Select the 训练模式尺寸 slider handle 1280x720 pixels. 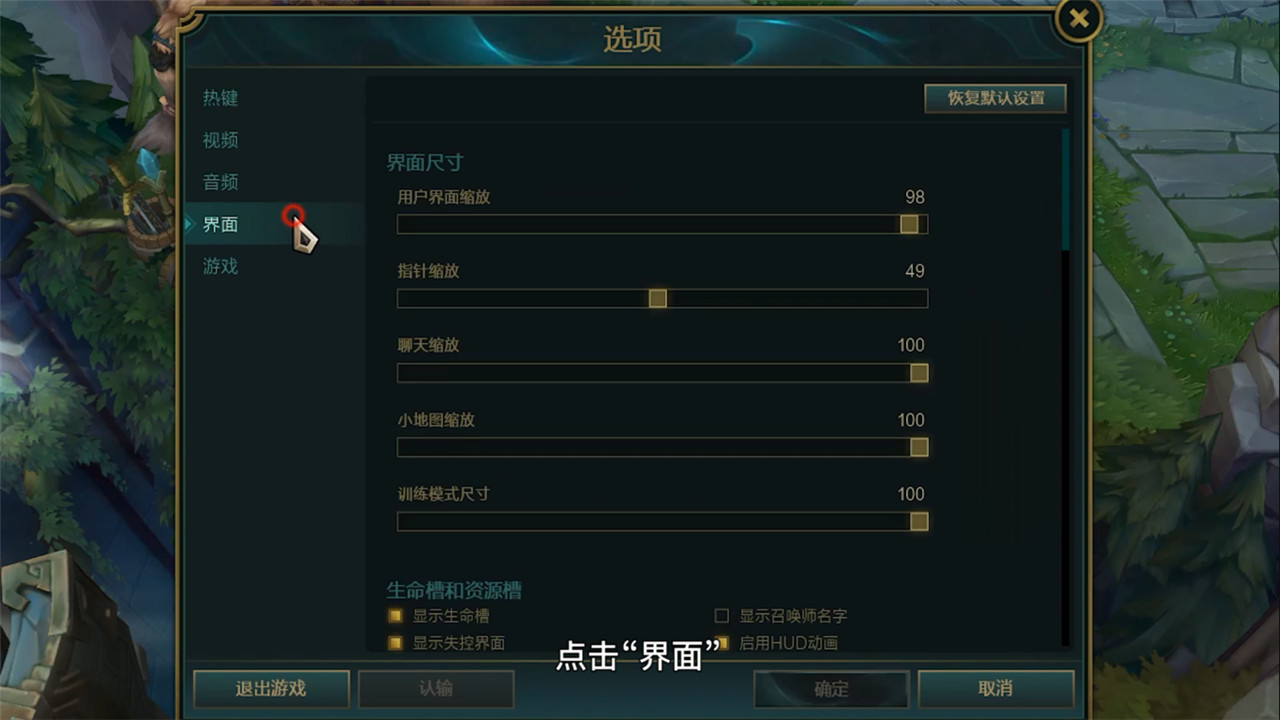[x=918, y=521]
